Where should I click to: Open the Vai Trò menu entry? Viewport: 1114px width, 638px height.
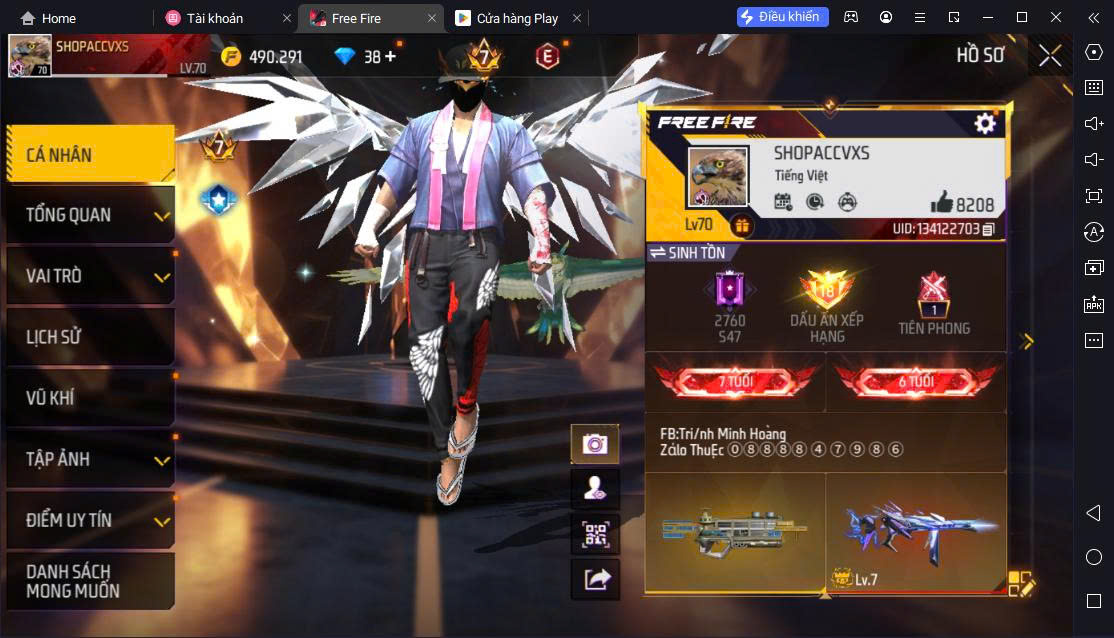[x=90, y=276]
